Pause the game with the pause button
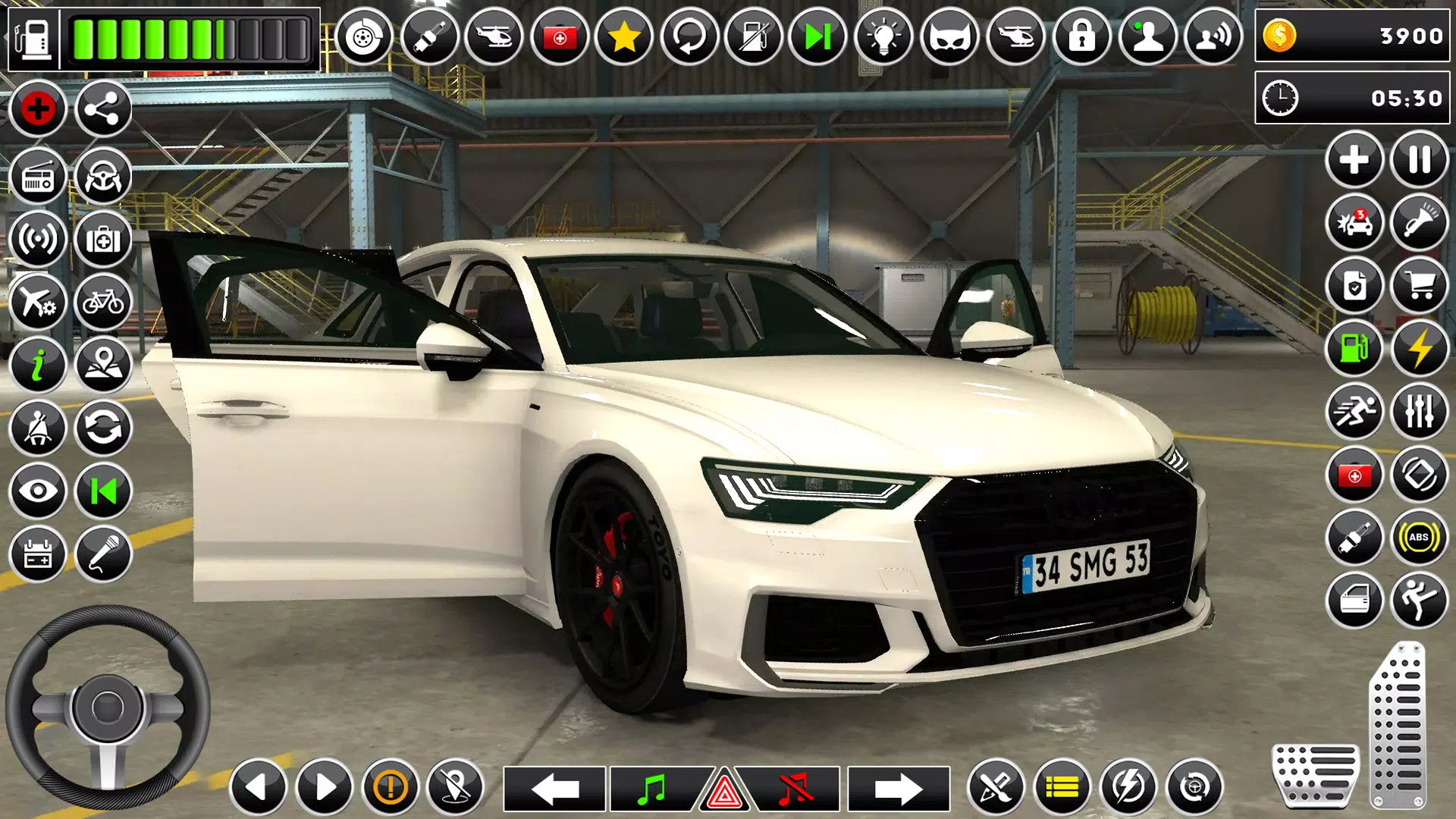Screen dimensions: 1456x819 coord(1419,160)
